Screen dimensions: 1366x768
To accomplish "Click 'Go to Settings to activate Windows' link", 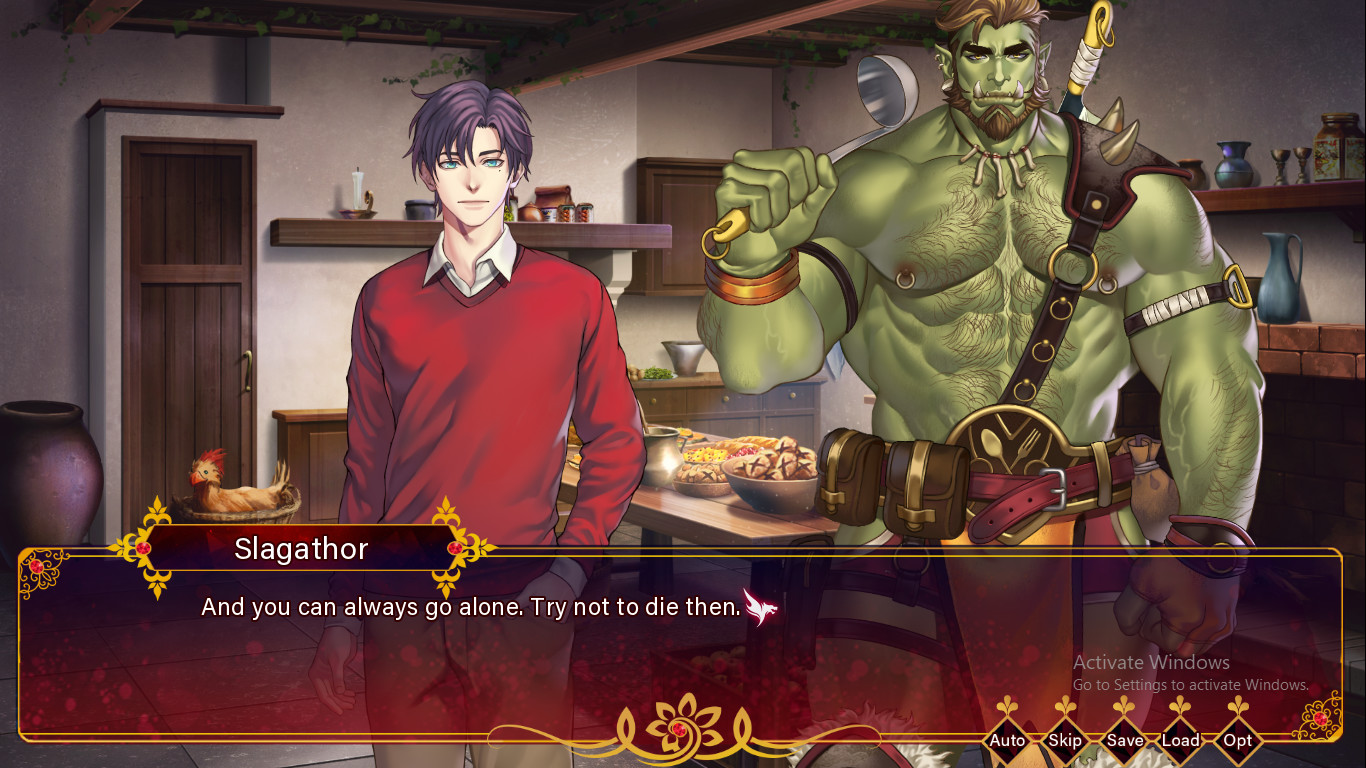I will [1192, 685].
